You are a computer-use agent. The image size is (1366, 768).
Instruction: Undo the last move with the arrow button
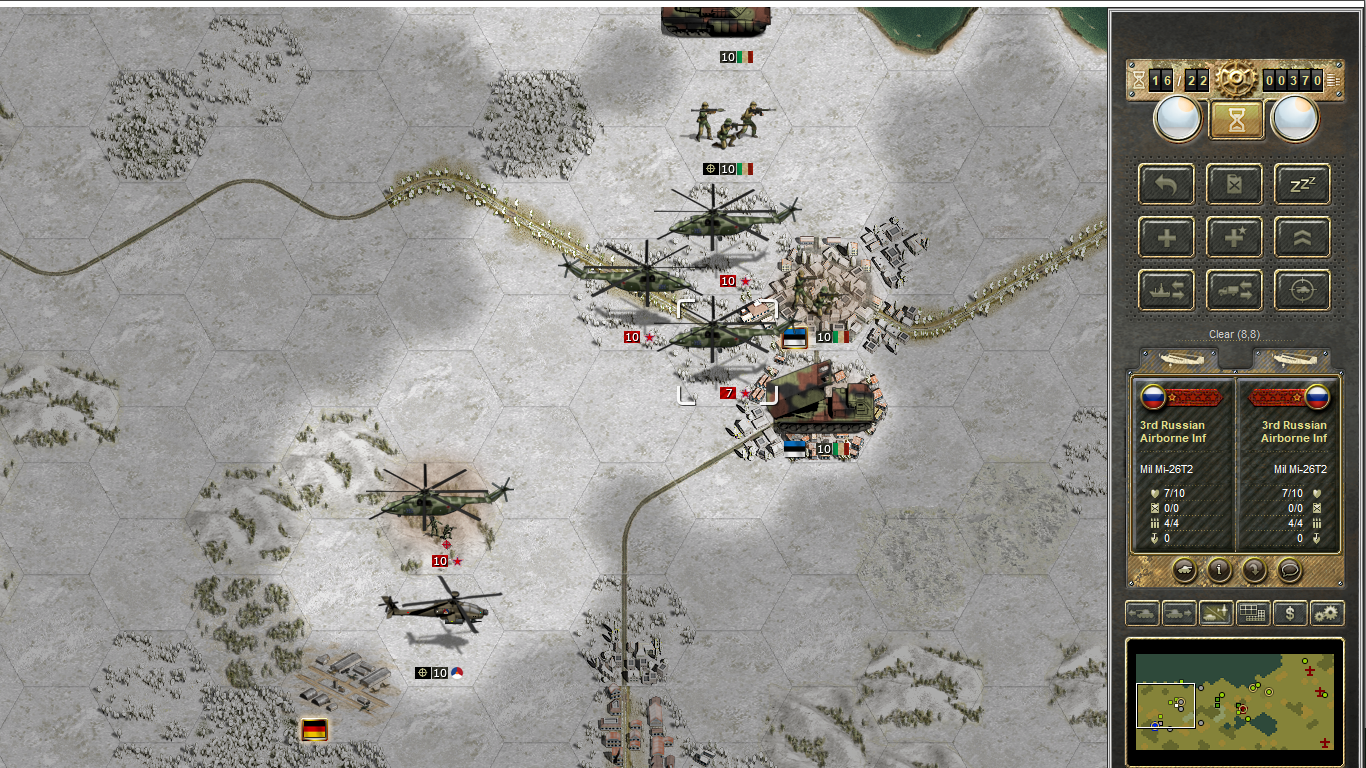[1166, 184]
